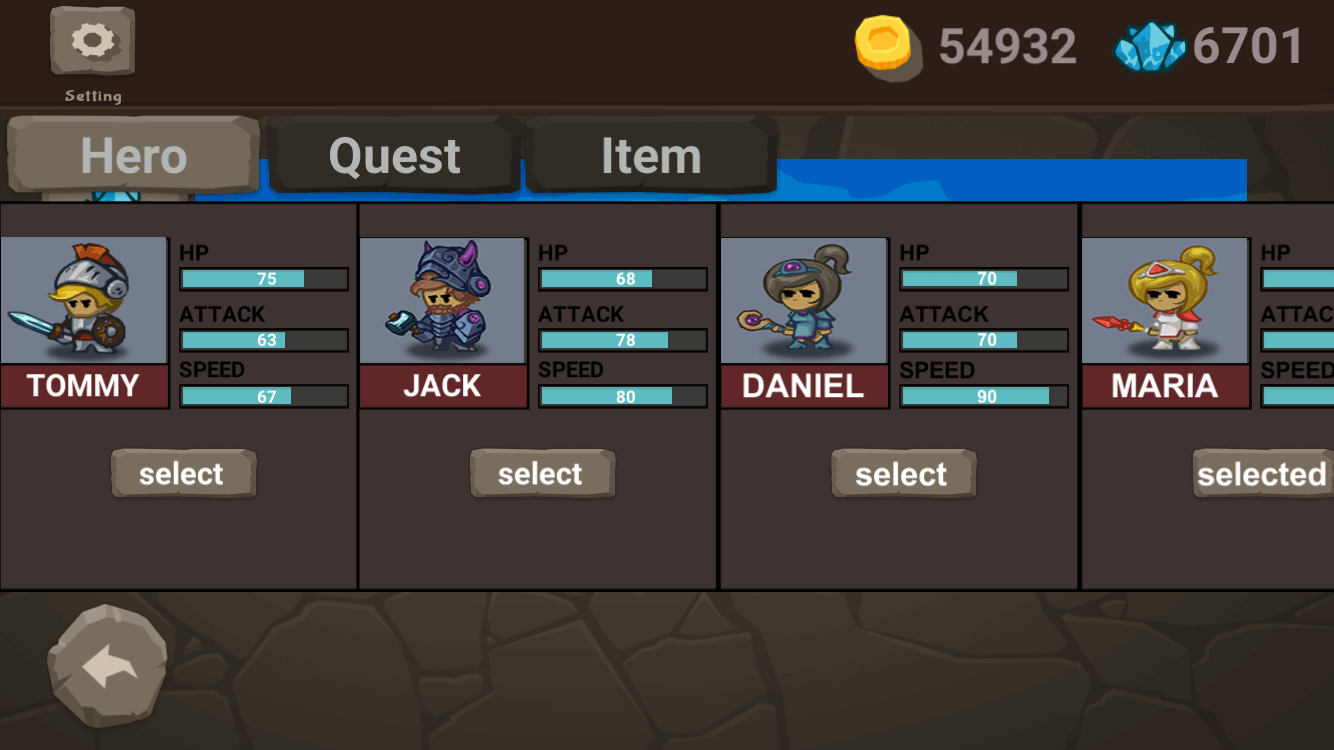Click Maria's portrait card
The height and width of the screenshot is (750, 1334).
pos(1165,301)
